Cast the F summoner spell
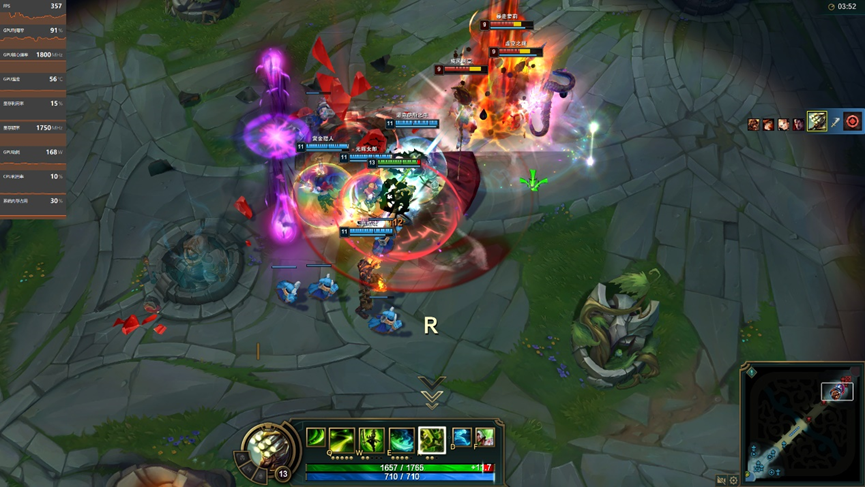This screenshot has width=865, height=487. point(485,437)
